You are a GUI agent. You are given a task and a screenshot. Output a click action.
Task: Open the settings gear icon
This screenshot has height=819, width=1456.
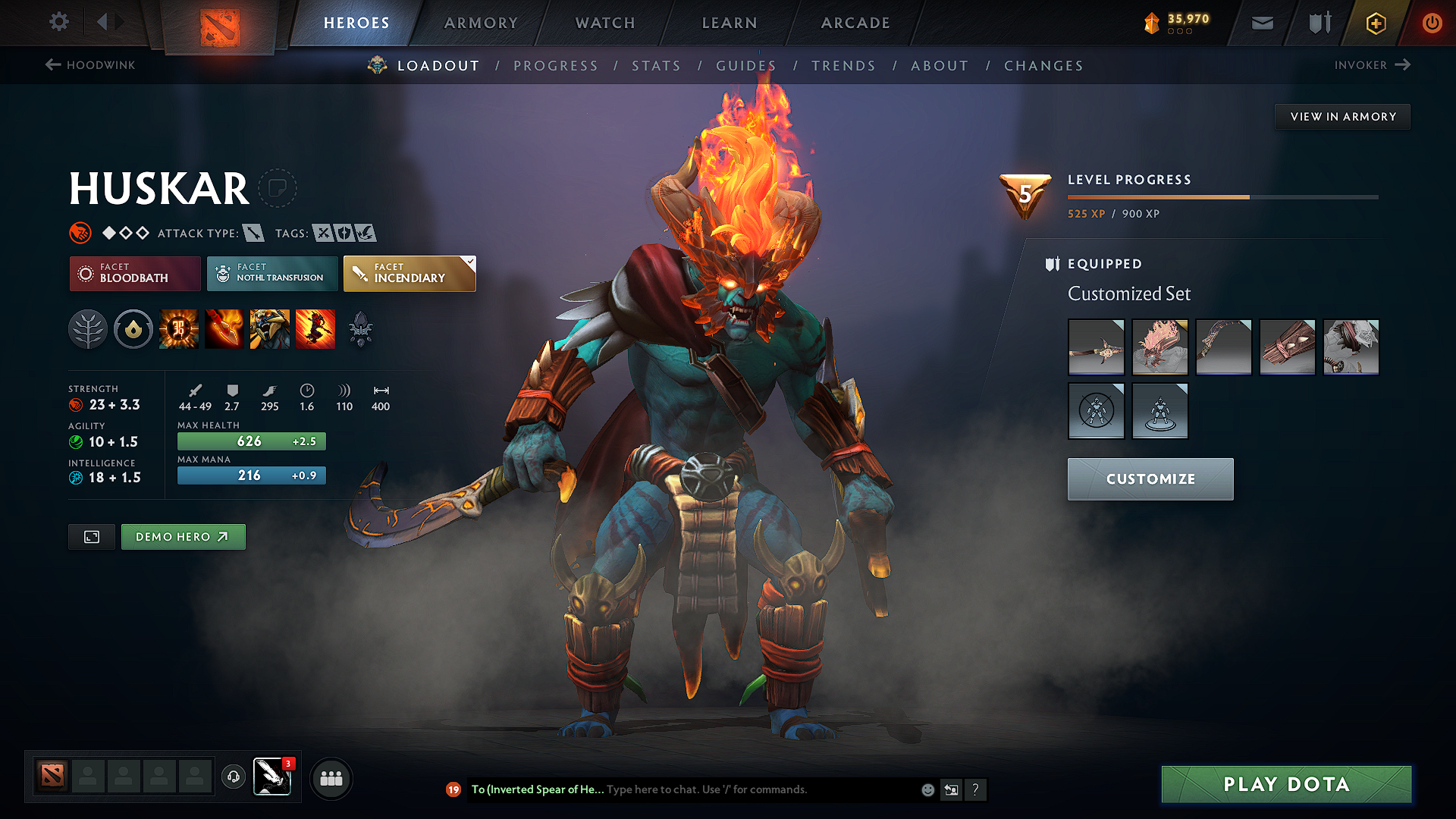pos(58,23)
